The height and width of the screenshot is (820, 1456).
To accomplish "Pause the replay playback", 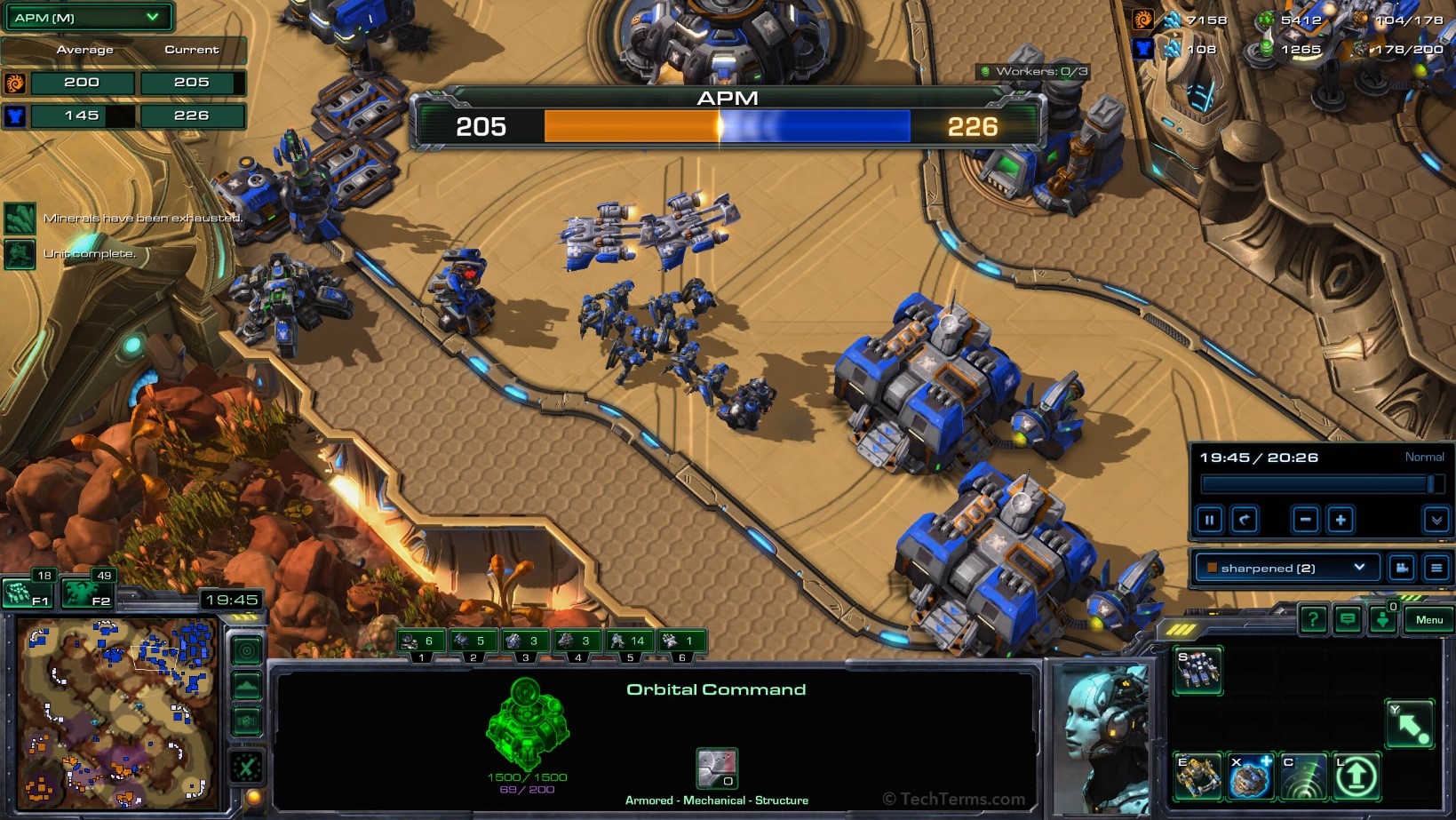I will 1209,520.
